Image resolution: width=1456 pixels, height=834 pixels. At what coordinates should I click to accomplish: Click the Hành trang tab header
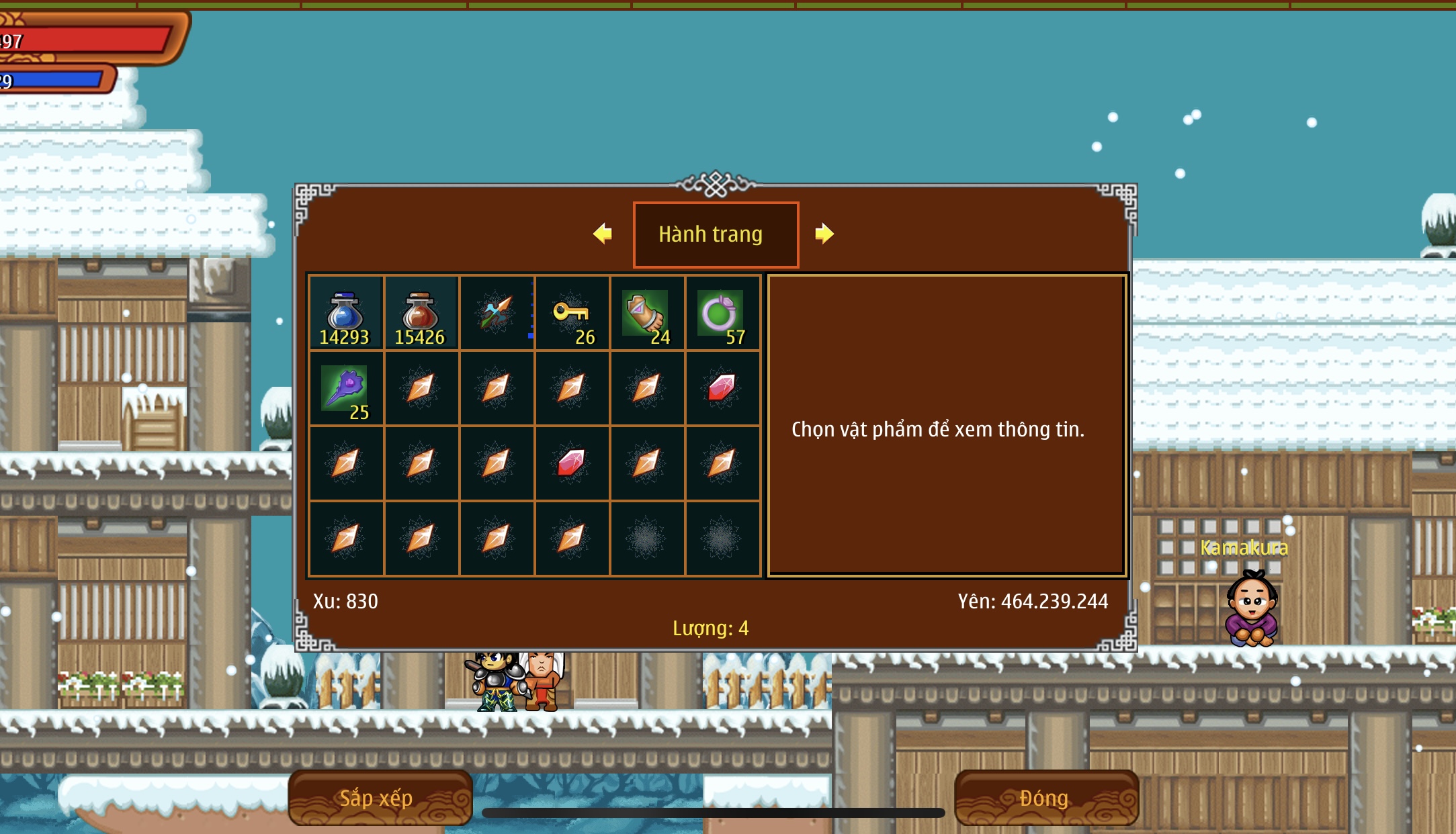[716, 234]
